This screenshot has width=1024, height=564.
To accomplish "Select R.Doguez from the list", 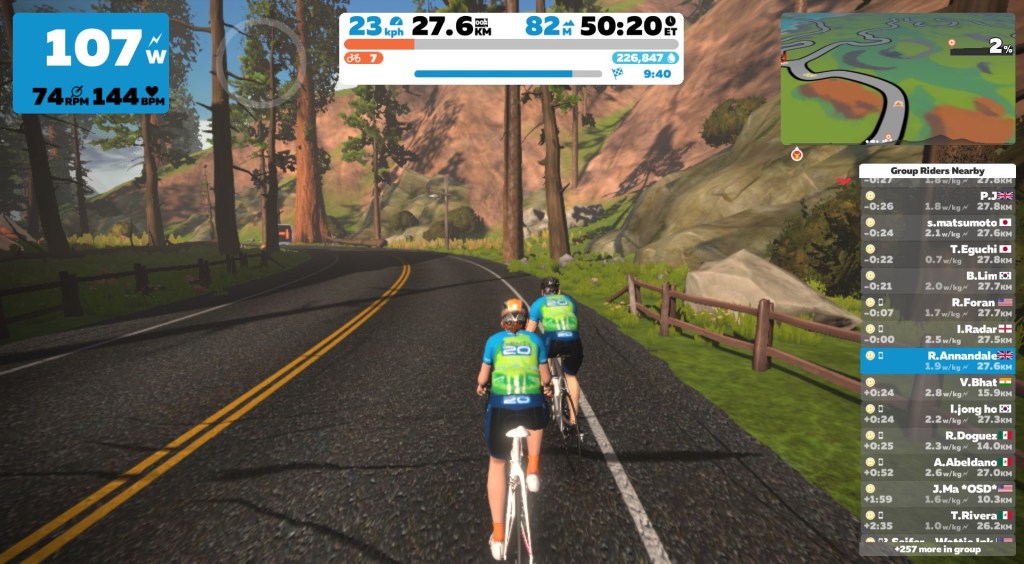I will [x=937, y=441].
